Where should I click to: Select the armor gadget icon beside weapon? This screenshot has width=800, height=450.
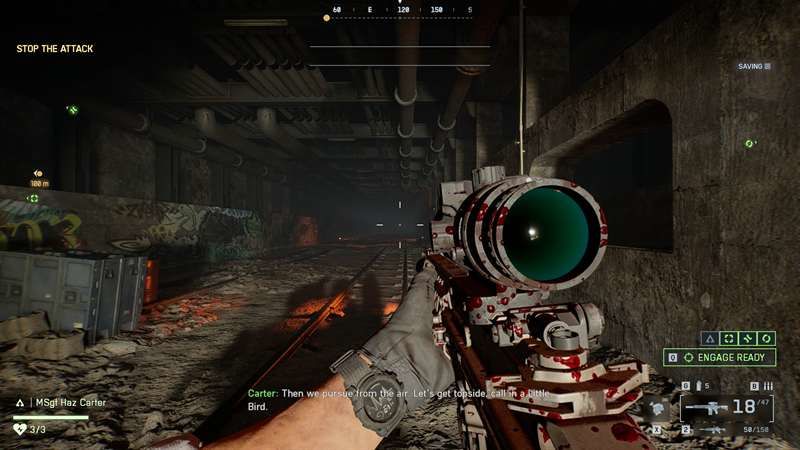click(x=654, y=408)
